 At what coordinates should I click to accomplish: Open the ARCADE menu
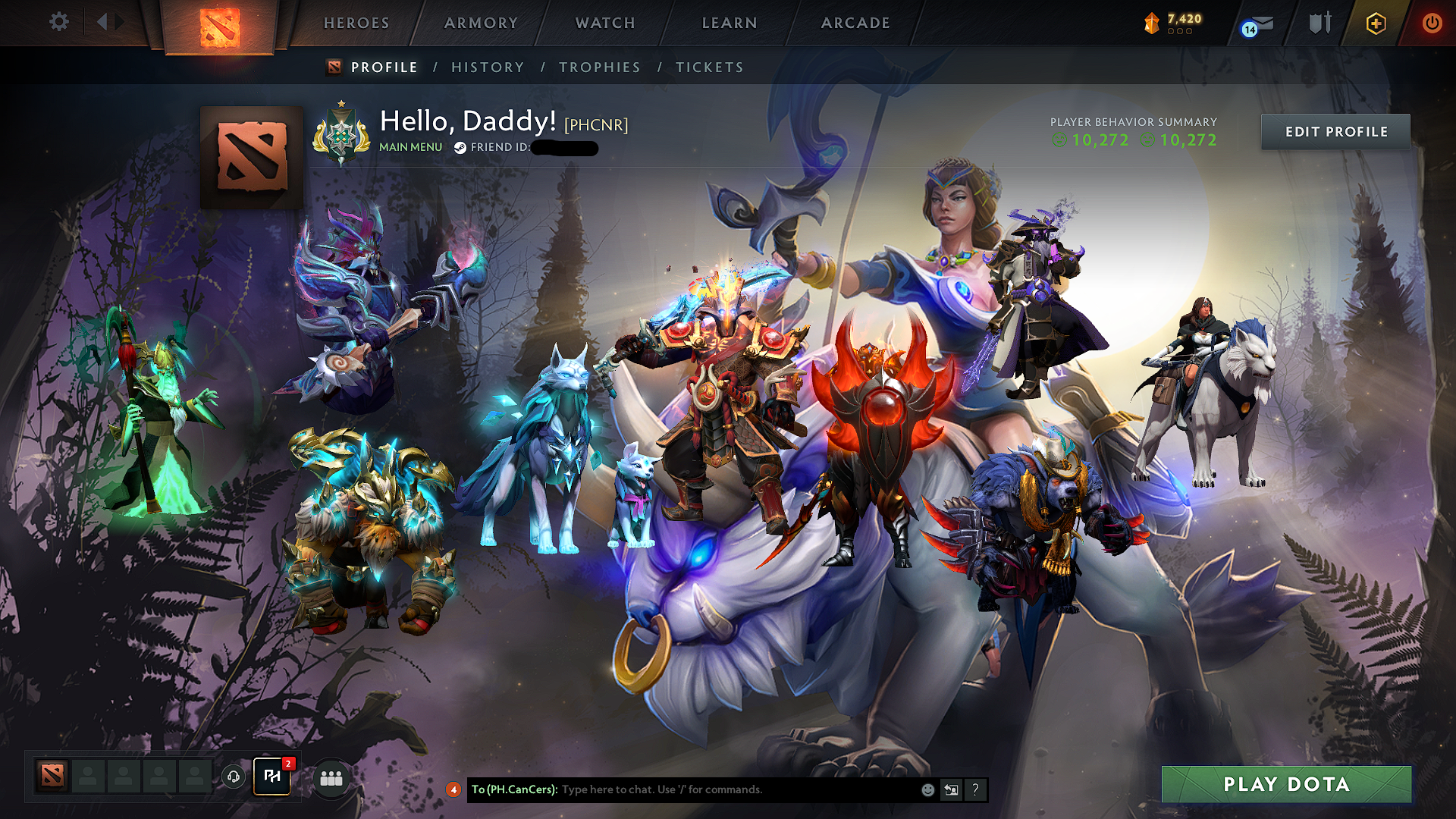click(855, 23)
